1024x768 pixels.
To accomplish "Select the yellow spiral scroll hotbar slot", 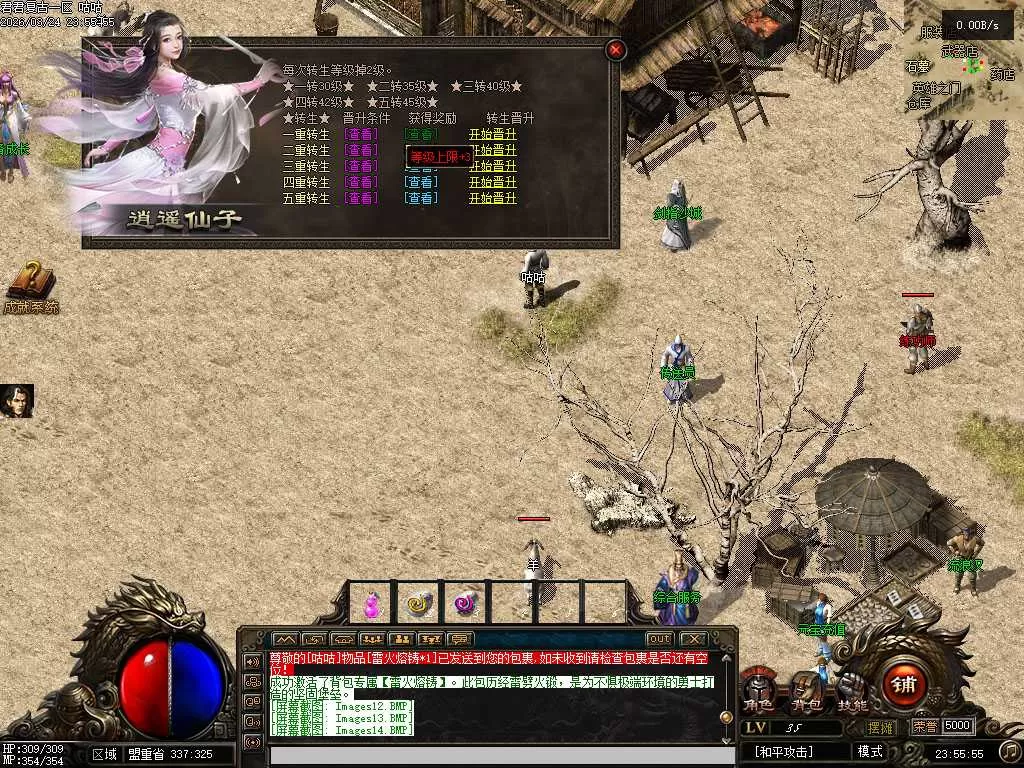I will [x=418, y=603].
